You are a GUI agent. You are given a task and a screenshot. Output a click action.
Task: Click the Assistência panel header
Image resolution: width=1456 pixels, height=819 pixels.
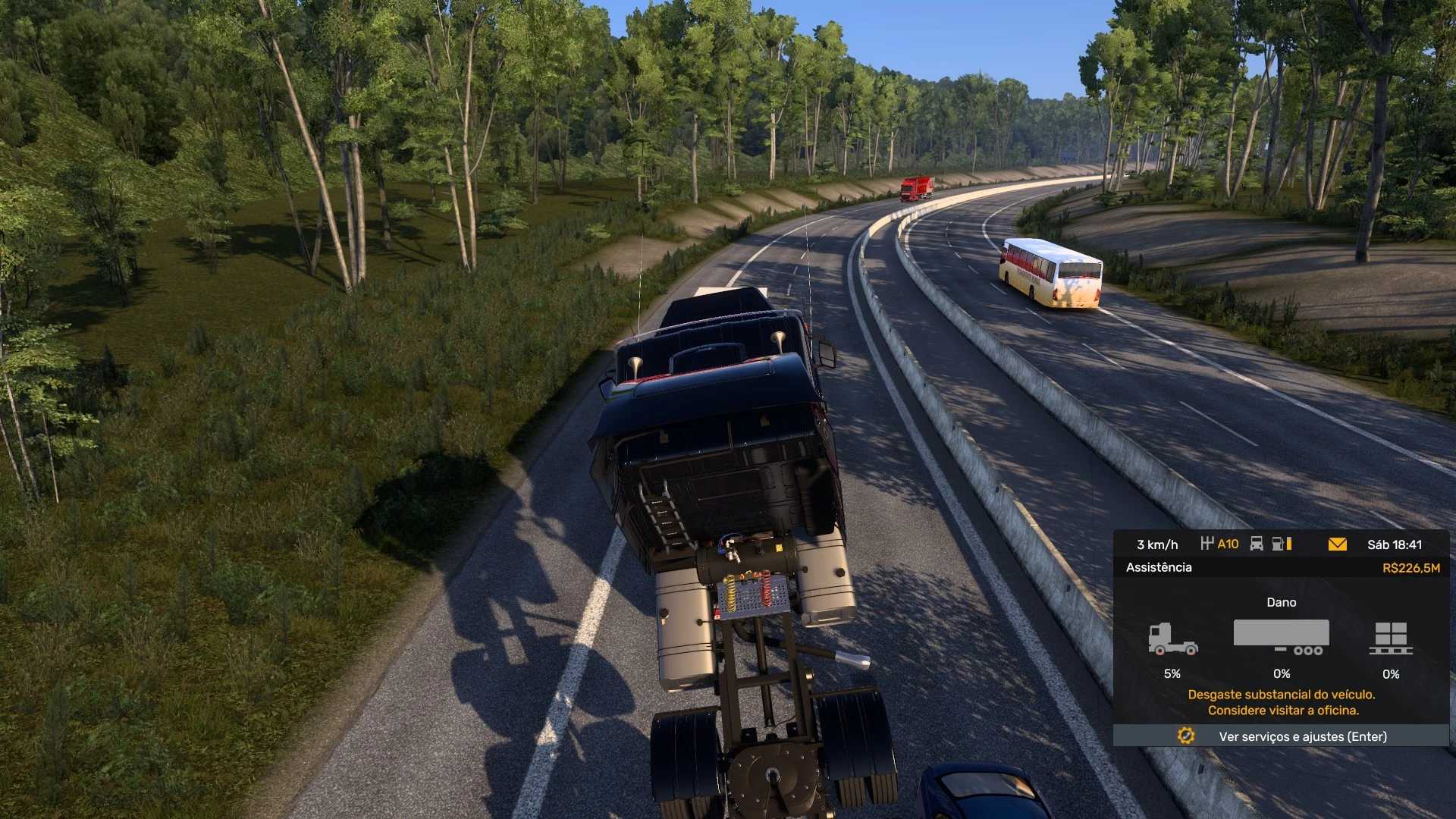click(x=1159, y=567)
